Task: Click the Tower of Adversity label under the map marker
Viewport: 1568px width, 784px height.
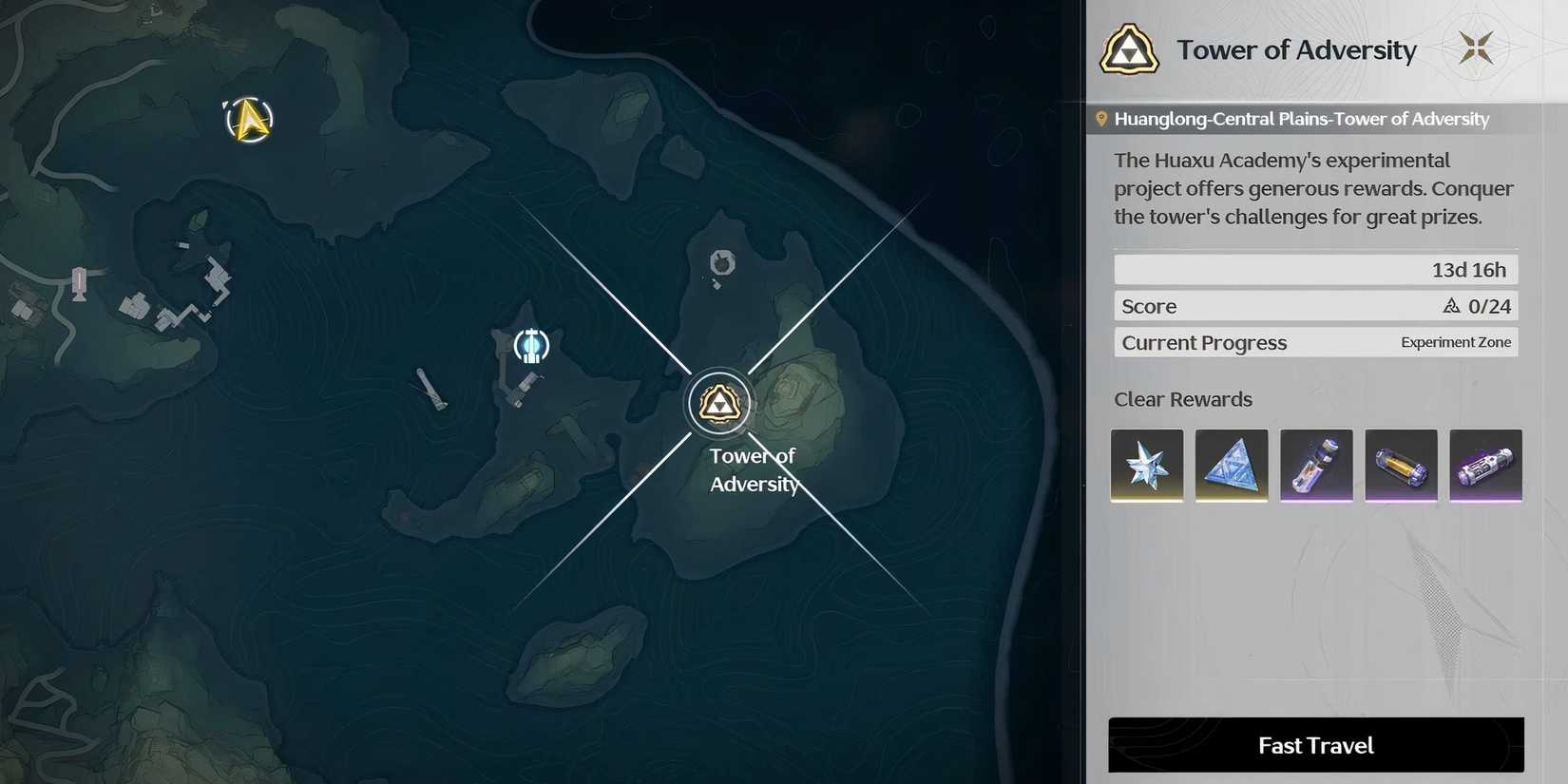Action: (x=752, y=469)
